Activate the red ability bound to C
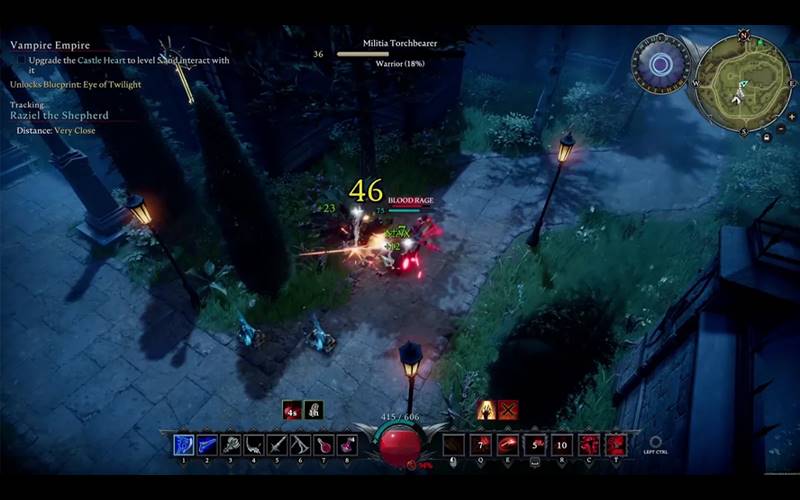The width and height of the screenshot is (800, 500). [589, 445]
